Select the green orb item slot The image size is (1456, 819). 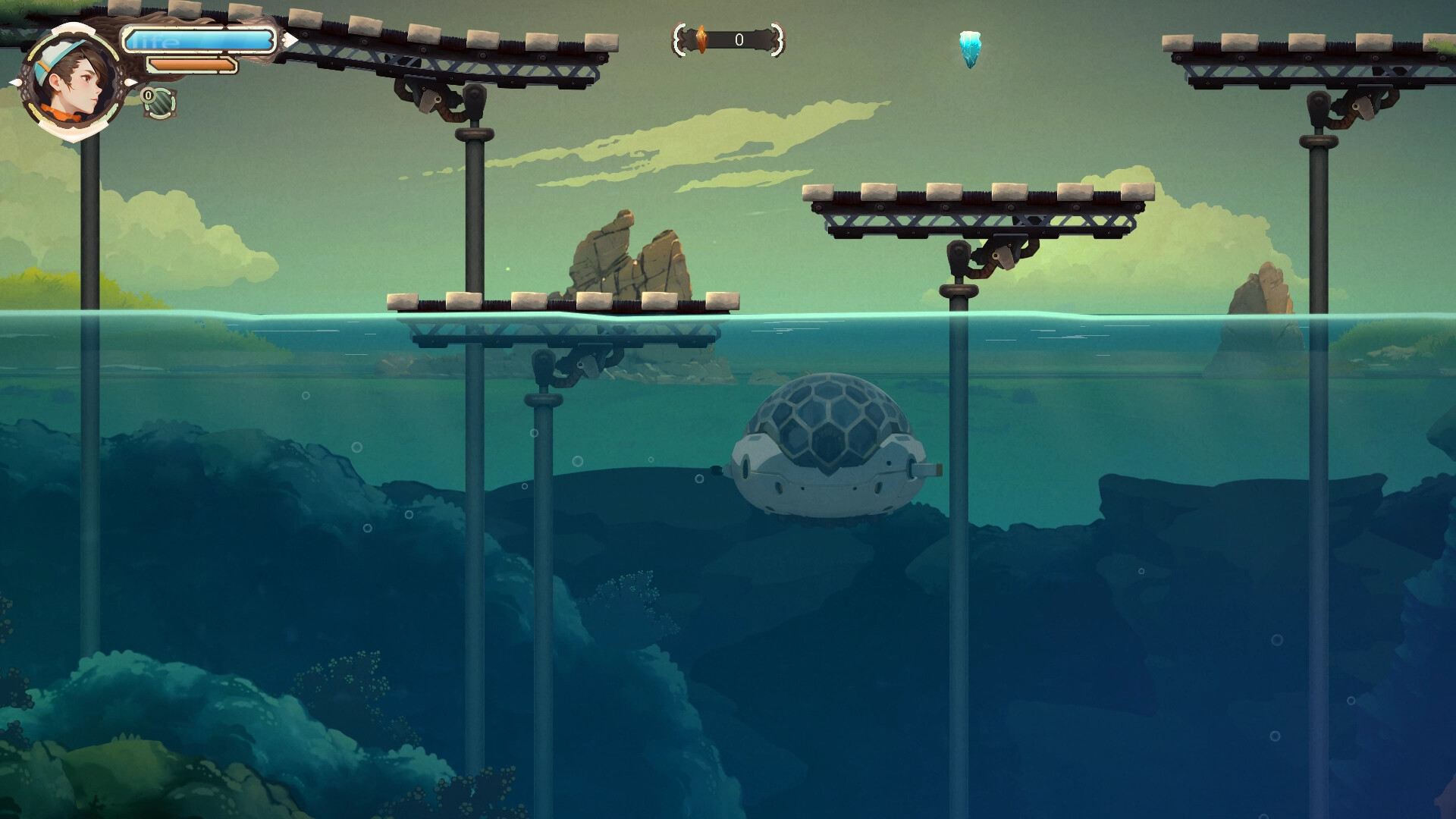[x=160, y=104]
